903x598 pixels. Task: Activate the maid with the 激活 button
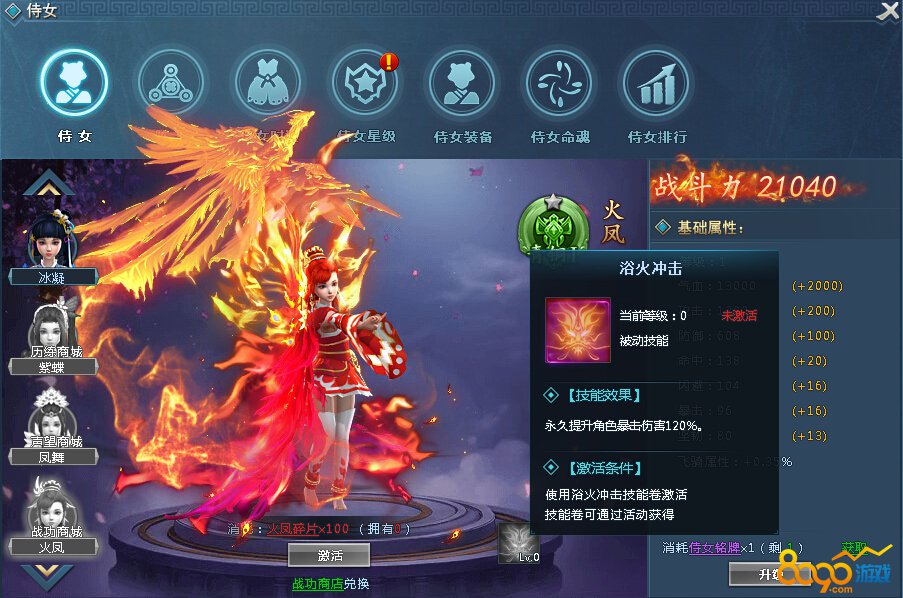point(329,554)
